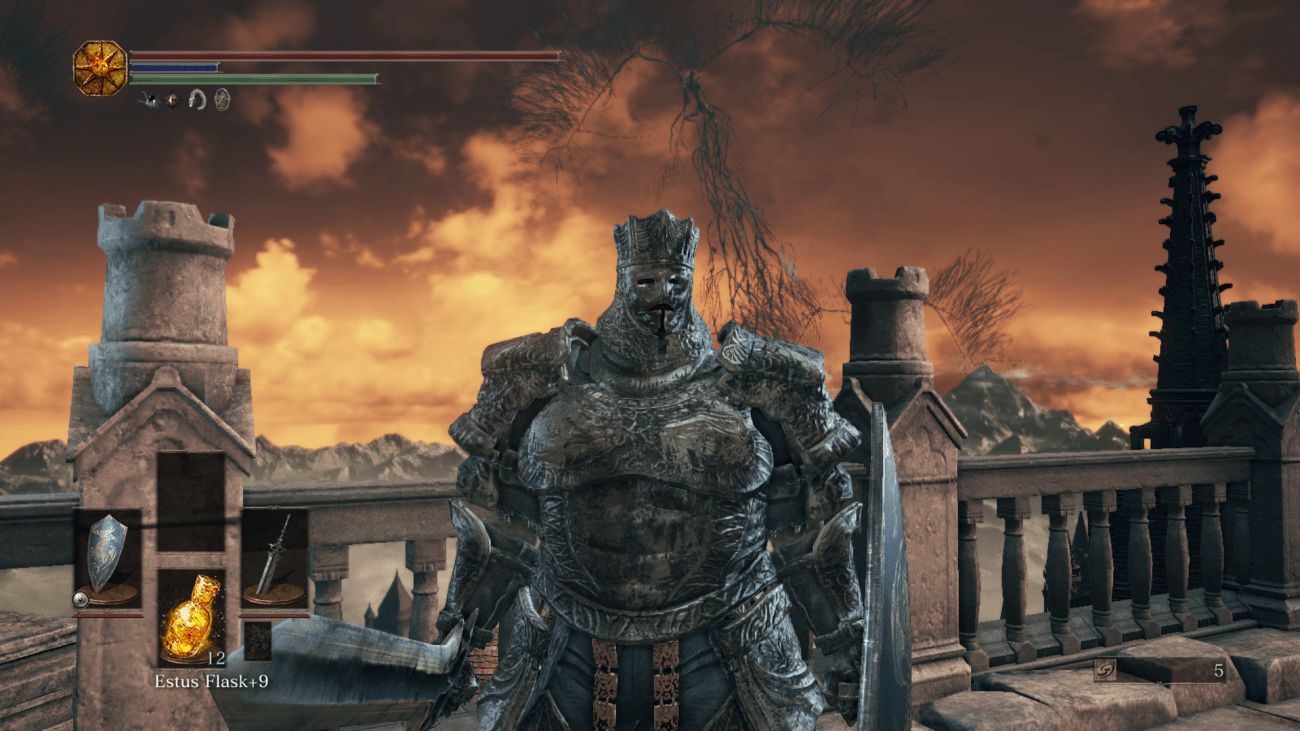Click the diamond-shaped buff icon
1300x731 pixels.
tap(173, 99)
